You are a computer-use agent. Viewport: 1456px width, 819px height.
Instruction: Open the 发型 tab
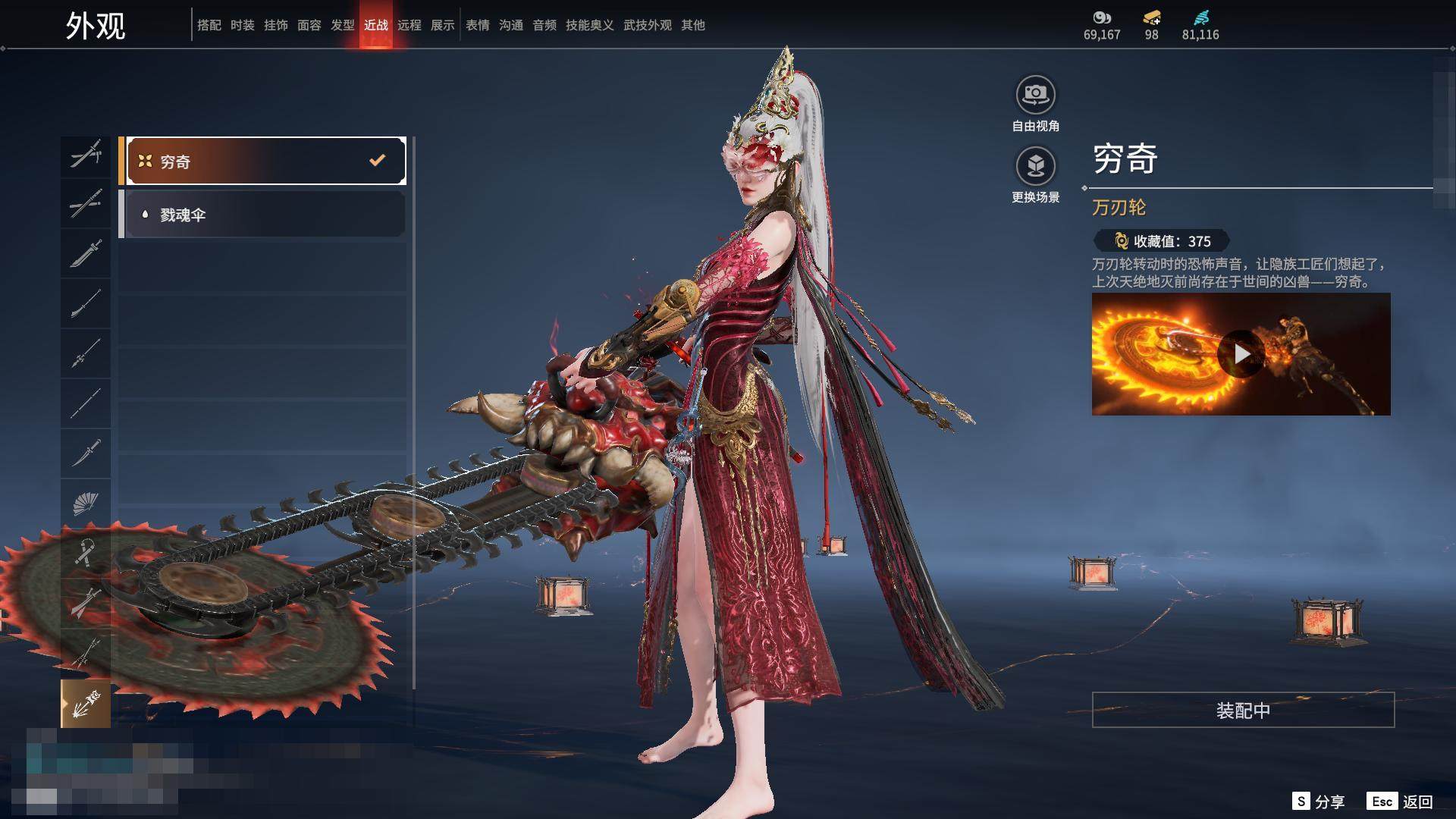click(343, 25)
